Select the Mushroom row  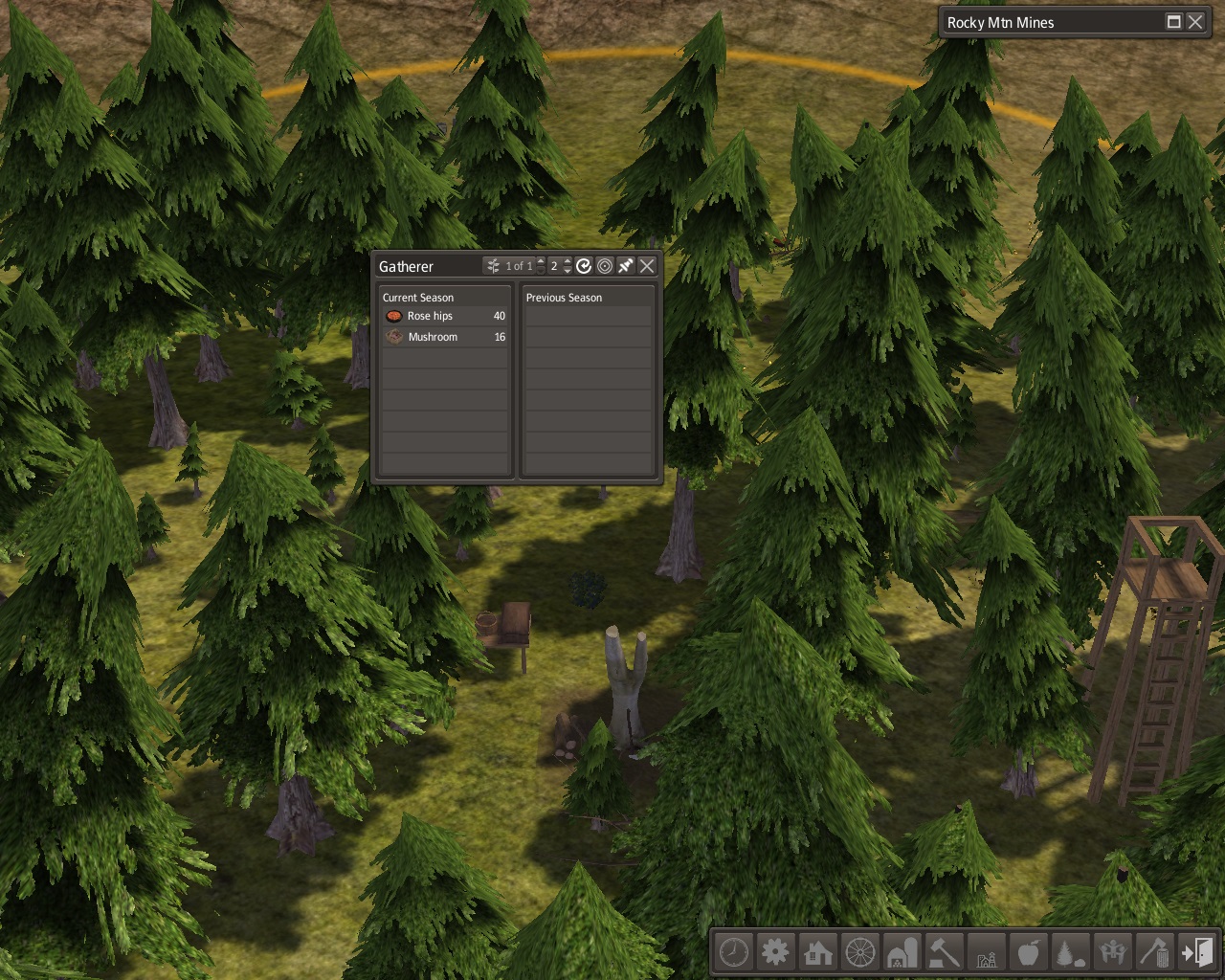click(445, 337)
